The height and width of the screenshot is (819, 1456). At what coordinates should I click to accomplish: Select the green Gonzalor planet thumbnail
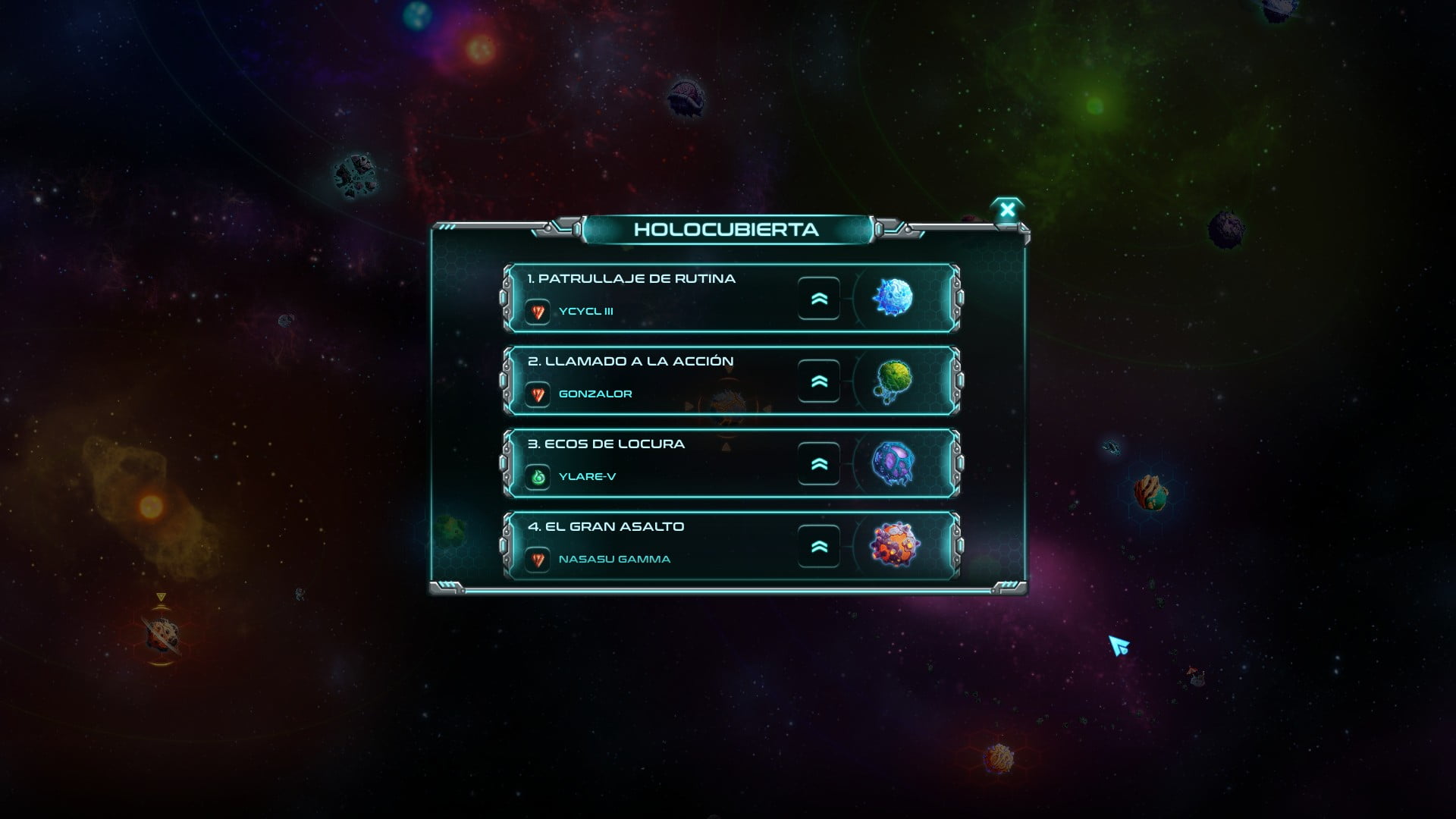[893, 381]
